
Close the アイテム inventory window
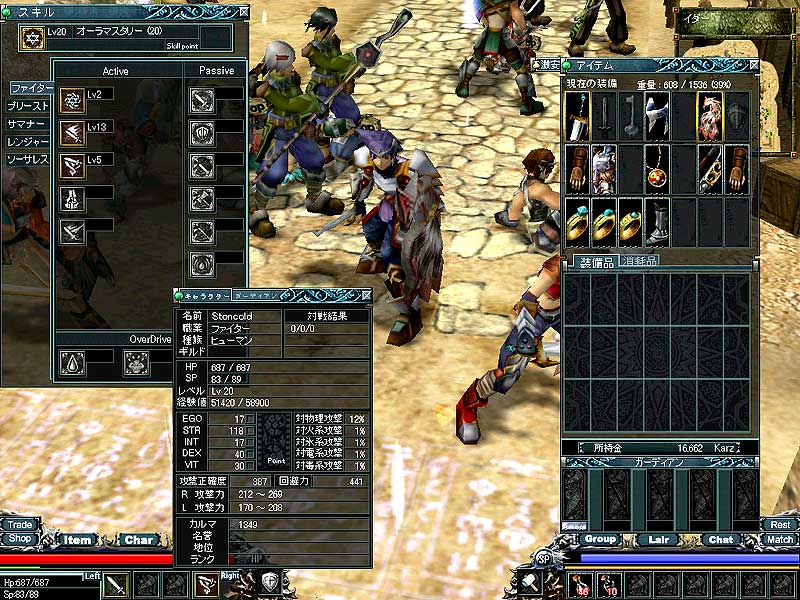(x=754, y=65)
